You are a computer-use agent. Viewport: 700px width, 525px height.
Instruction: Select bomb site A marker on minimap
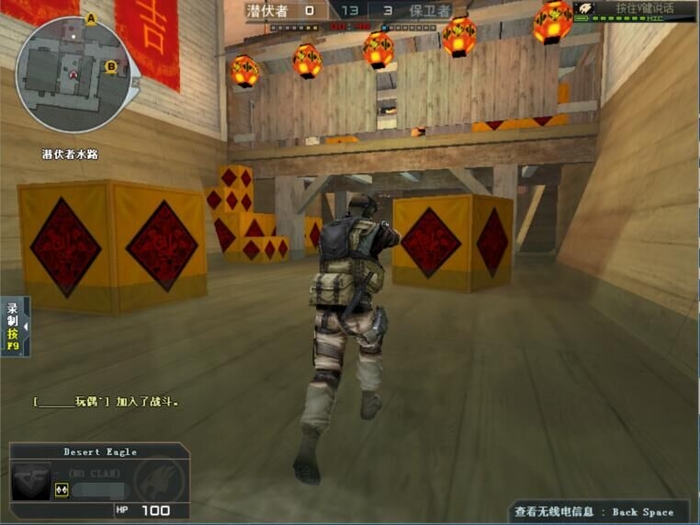91,19
